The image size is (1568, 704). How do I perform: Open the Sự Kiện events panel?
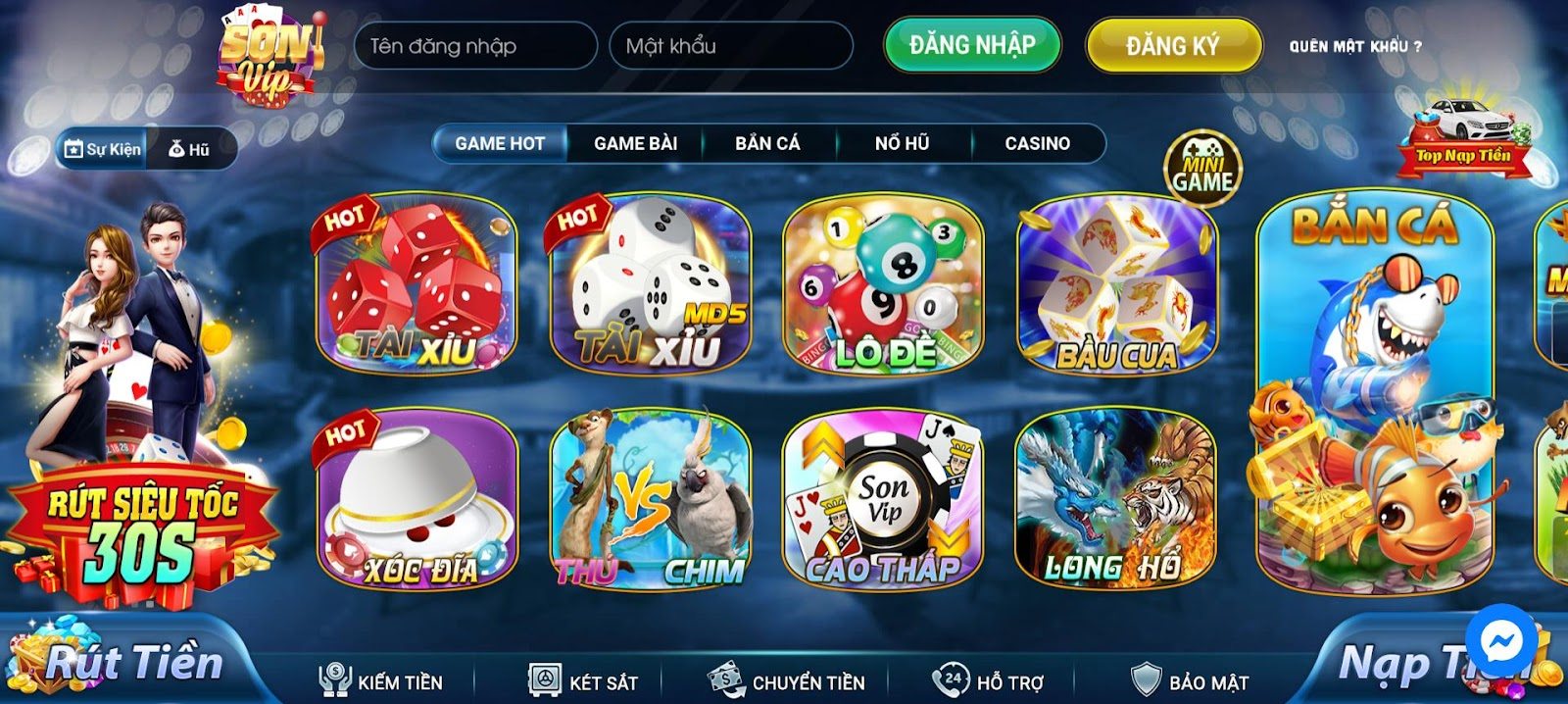[x=102, y=149]
